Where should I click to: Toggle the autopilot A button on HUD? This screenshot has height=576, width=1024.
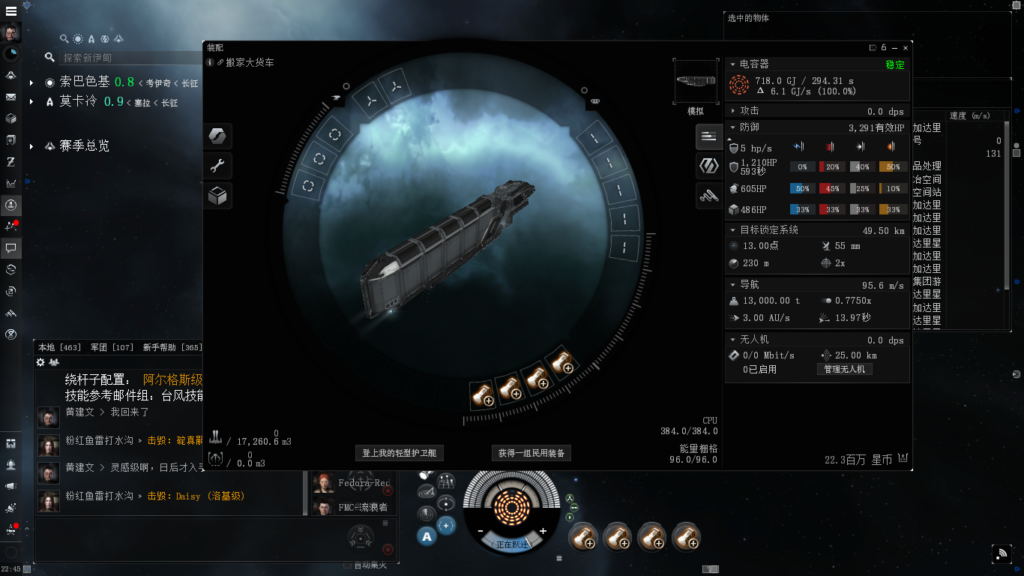point(426,536)
